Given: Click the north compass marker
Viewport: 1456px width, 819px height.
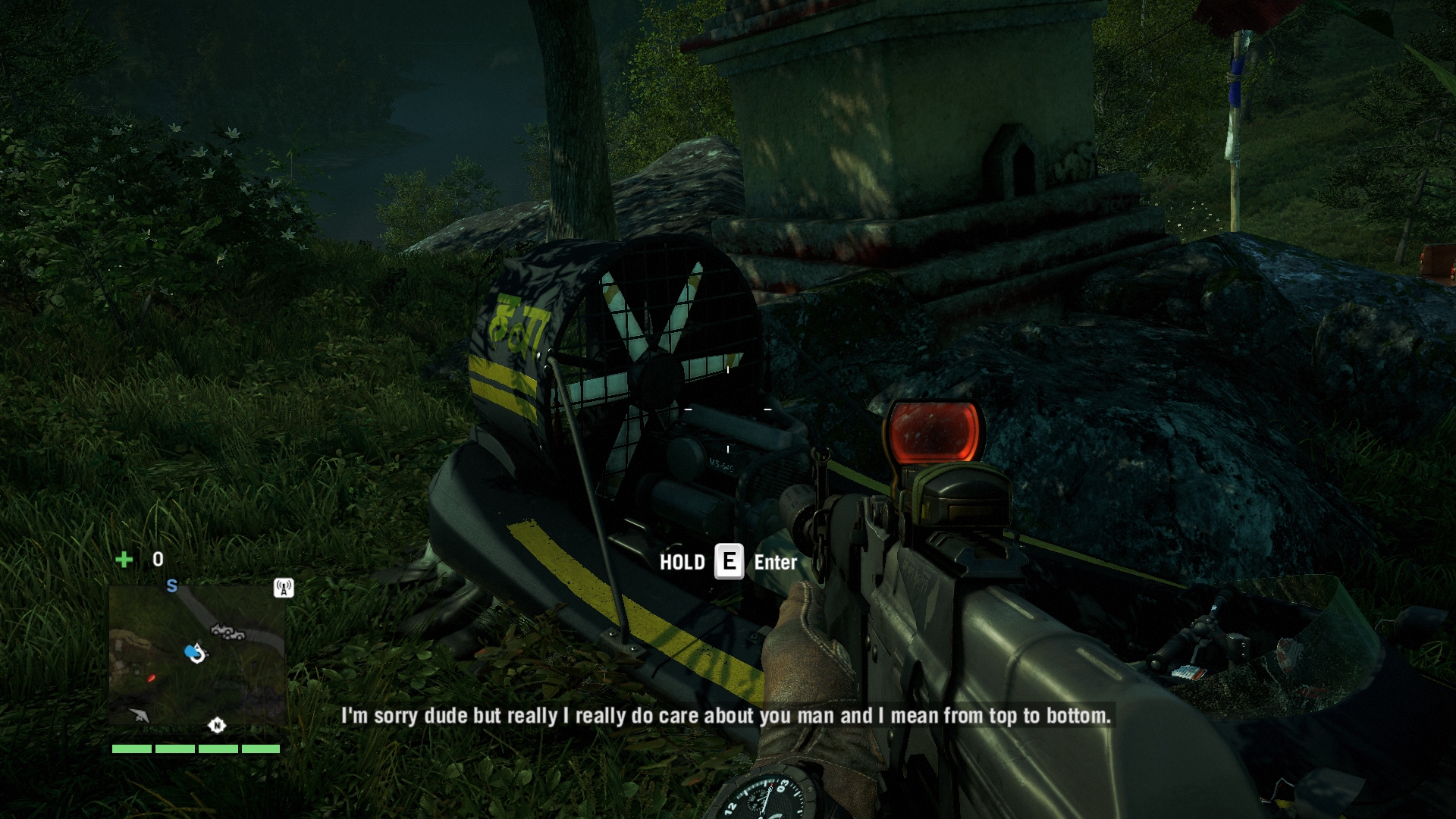Looking at the screenshot, I should coord(217,726).
